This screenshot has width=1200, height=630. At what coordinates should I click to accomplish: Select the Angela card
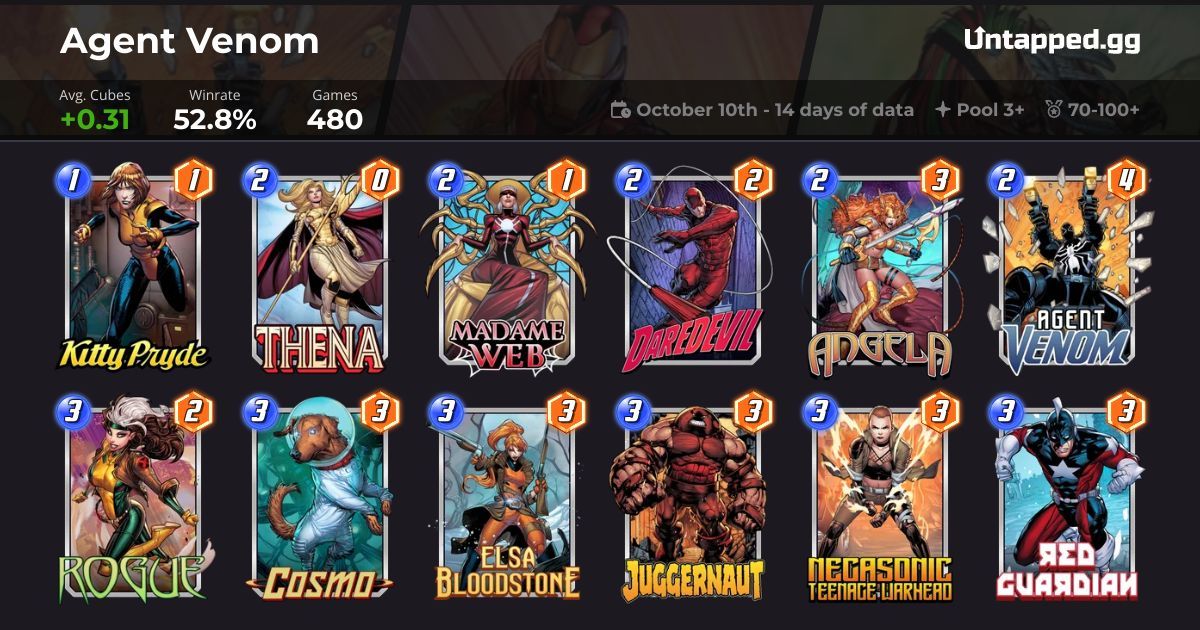pyautogui.click(x=879, y=270)
